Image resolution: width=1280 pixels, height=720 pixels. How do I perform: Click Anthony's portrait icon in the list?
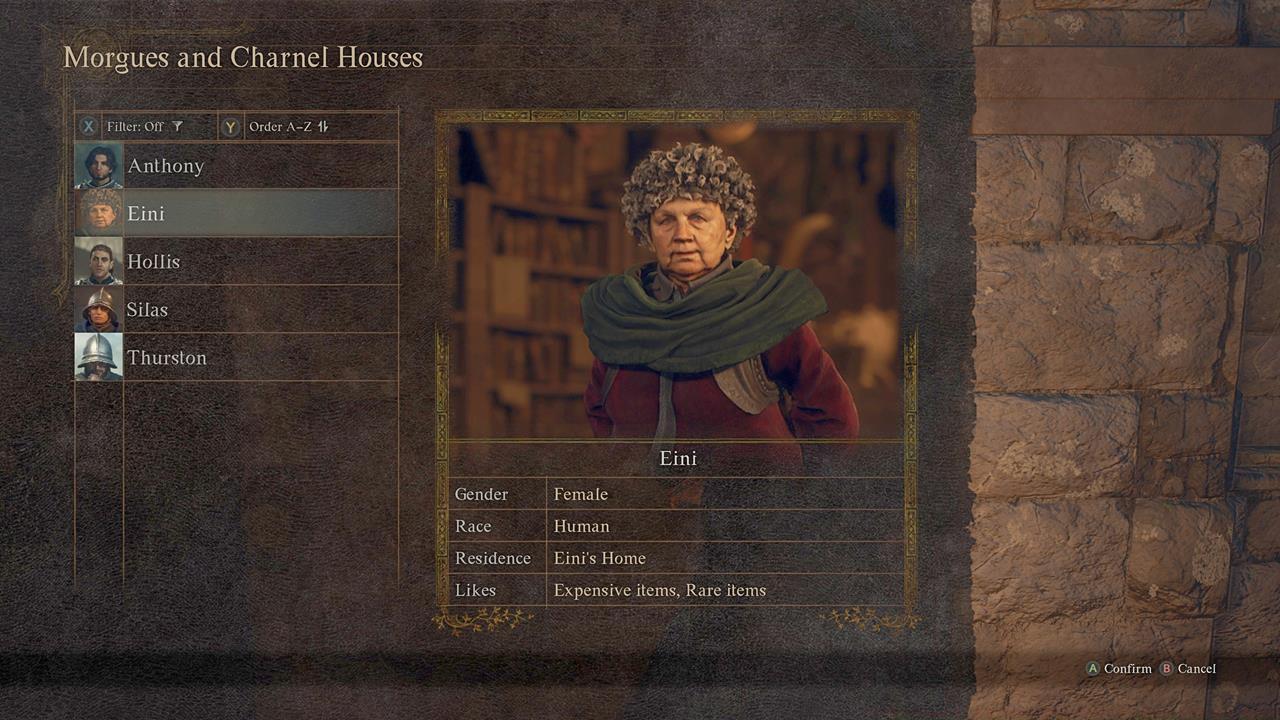[x=97, y=165]
